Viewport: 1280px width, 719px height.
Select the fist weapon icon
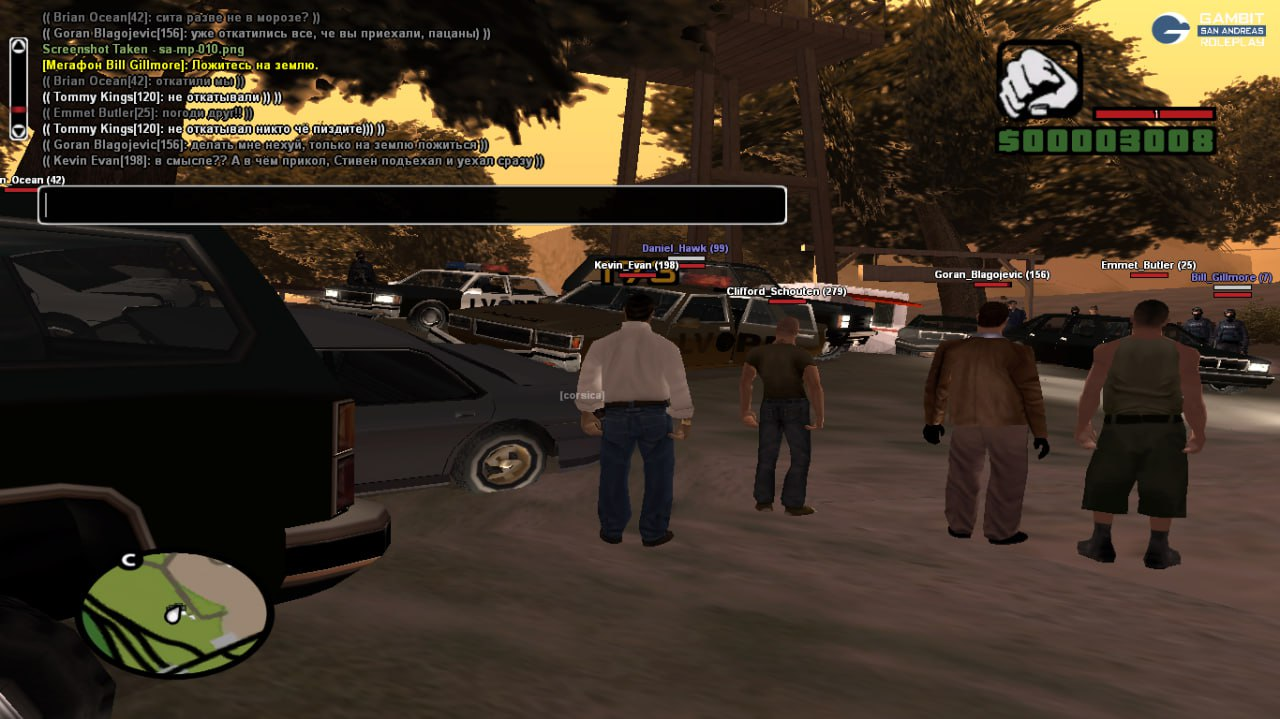[x=1039, y=80]
